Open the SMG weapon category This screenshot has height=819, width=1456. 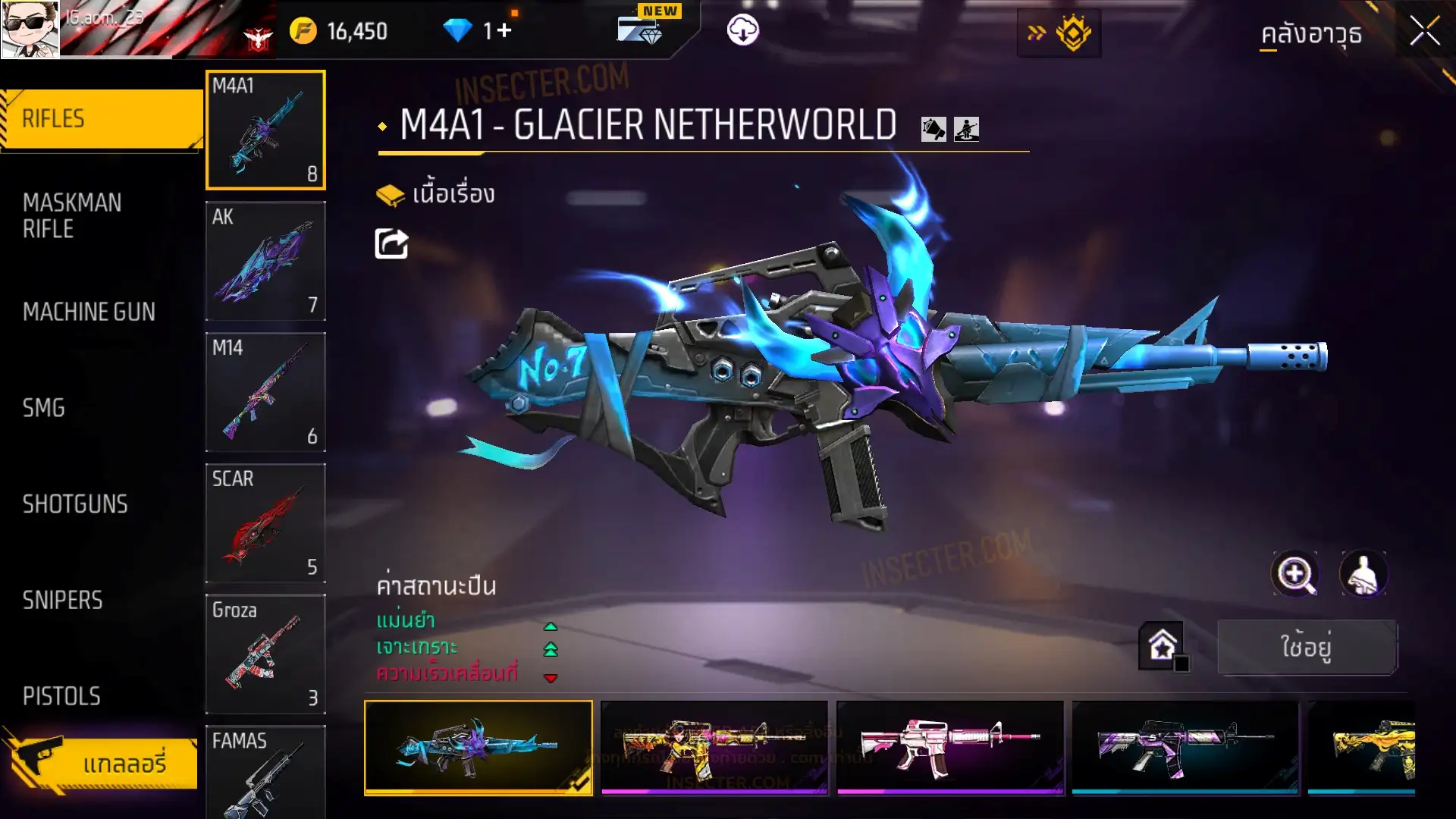(44, 408)
